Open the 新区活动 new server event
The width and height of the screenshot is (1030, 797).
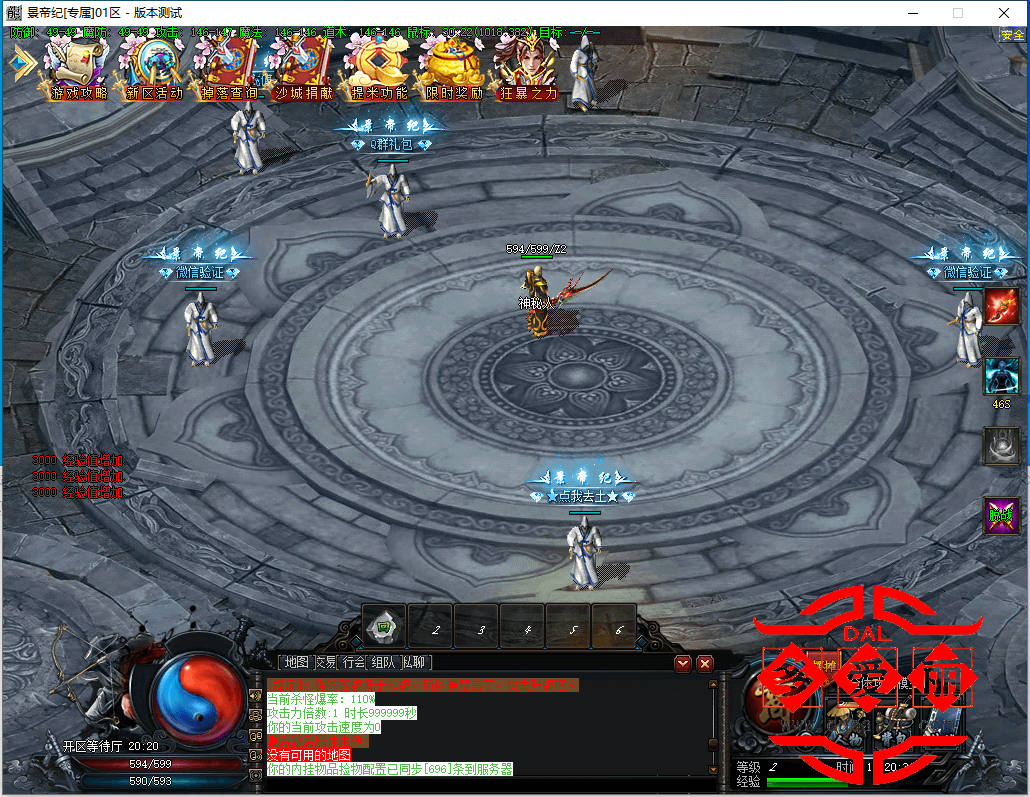coord(153,68)
